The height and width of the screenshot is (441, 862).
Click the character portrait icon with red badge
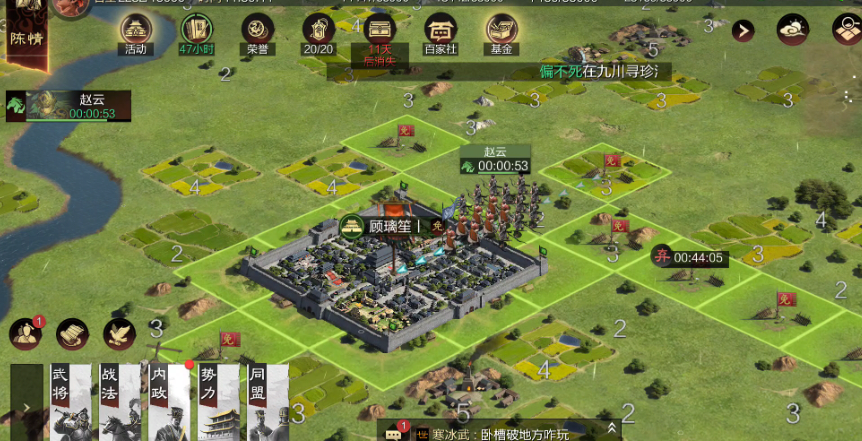tap(24, 334)
